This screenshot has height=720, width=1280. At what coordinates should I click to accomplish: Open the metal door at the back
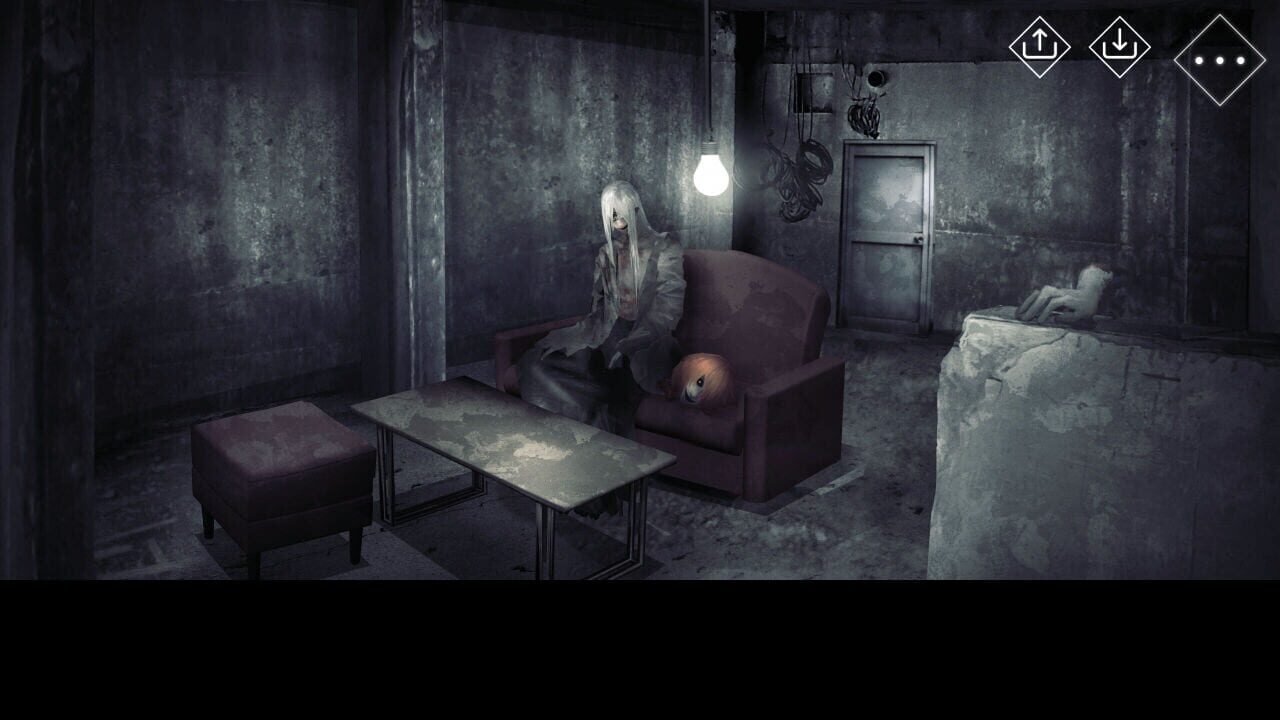888,230
